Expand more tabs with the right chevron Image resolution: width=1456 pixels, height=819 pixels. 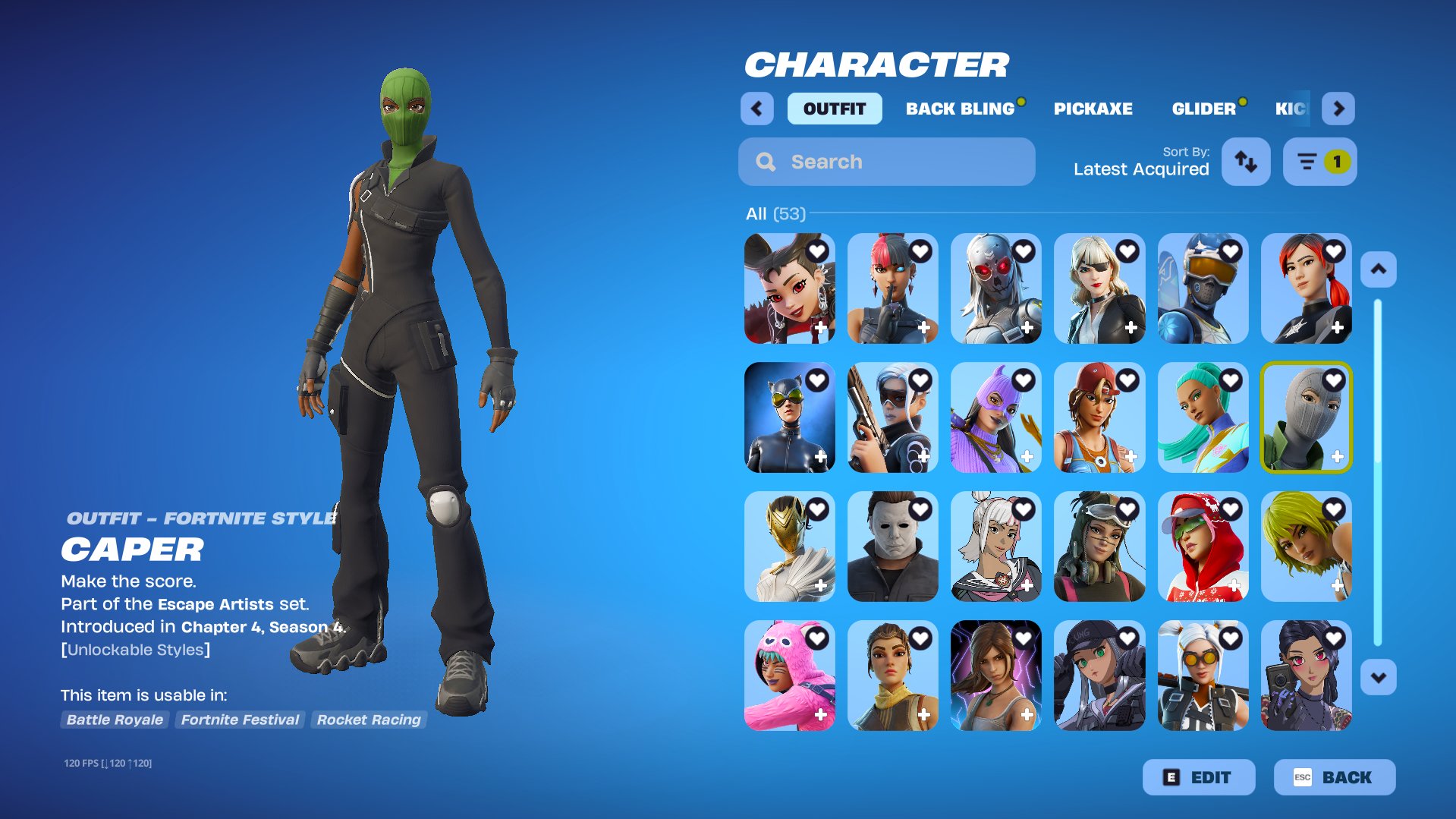[x=1338, y=108]
